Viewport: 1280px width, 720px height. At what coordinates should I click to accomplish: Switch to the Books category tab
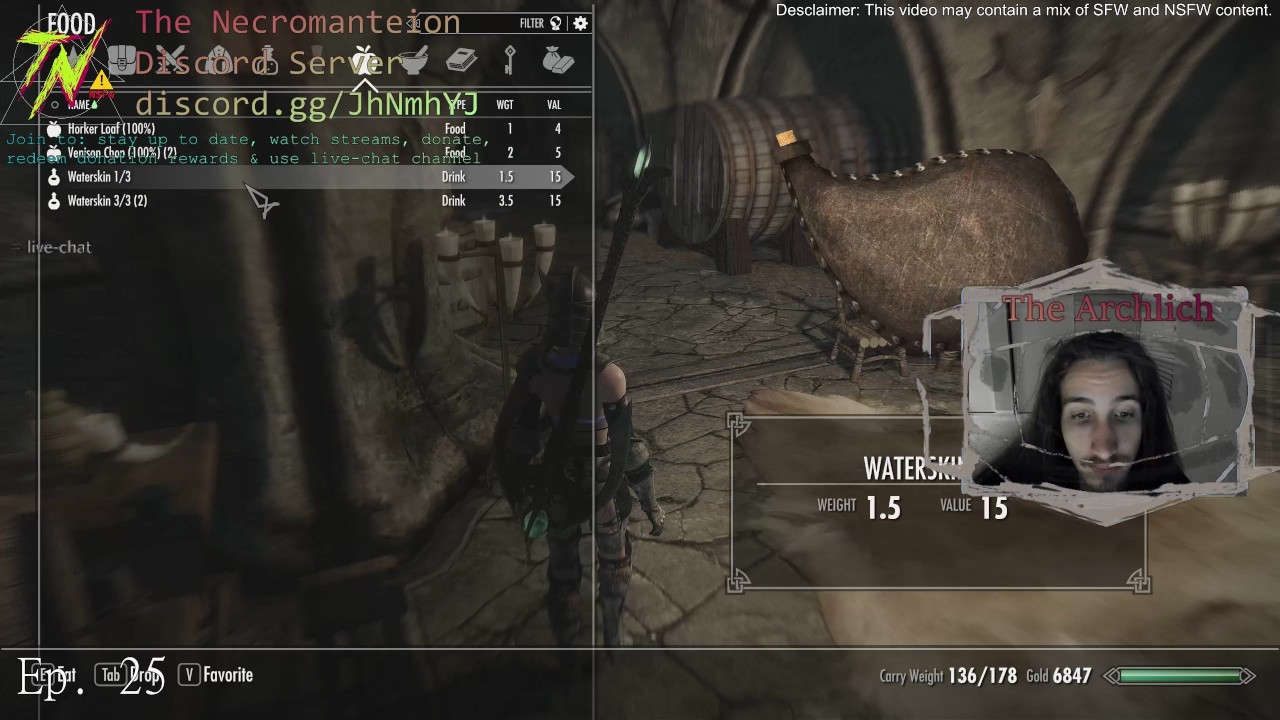point(461,61)
